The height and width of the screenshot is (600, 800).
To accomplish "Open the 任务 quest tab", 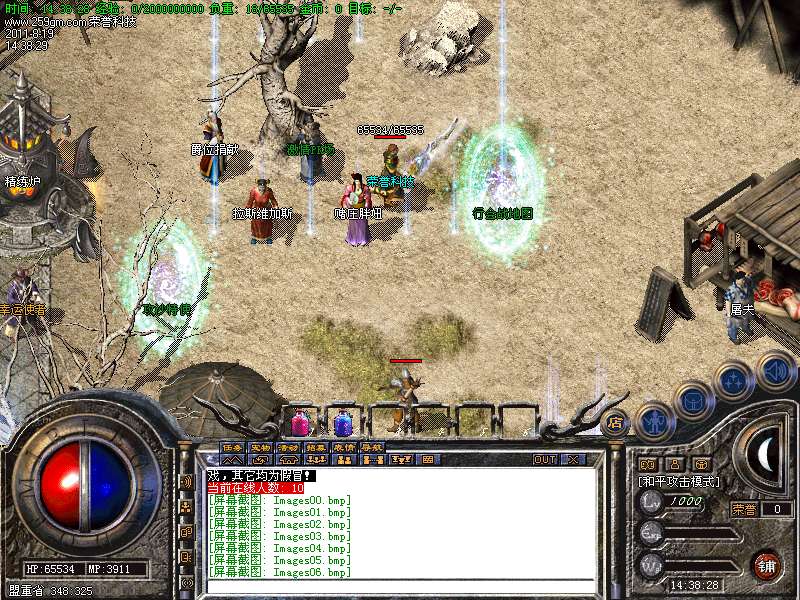I will (233, 447).
